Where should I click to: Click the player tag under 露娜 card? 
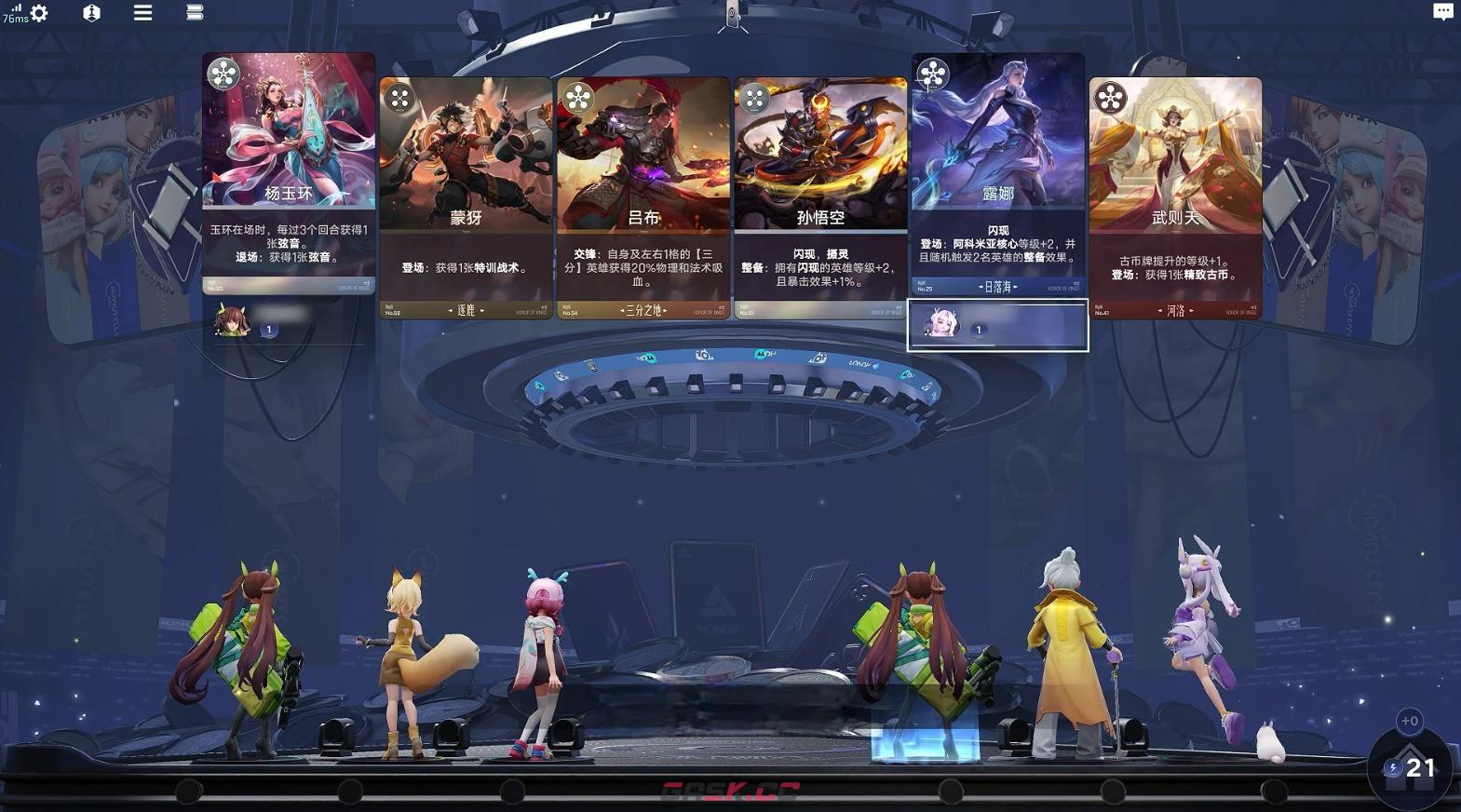997,326
